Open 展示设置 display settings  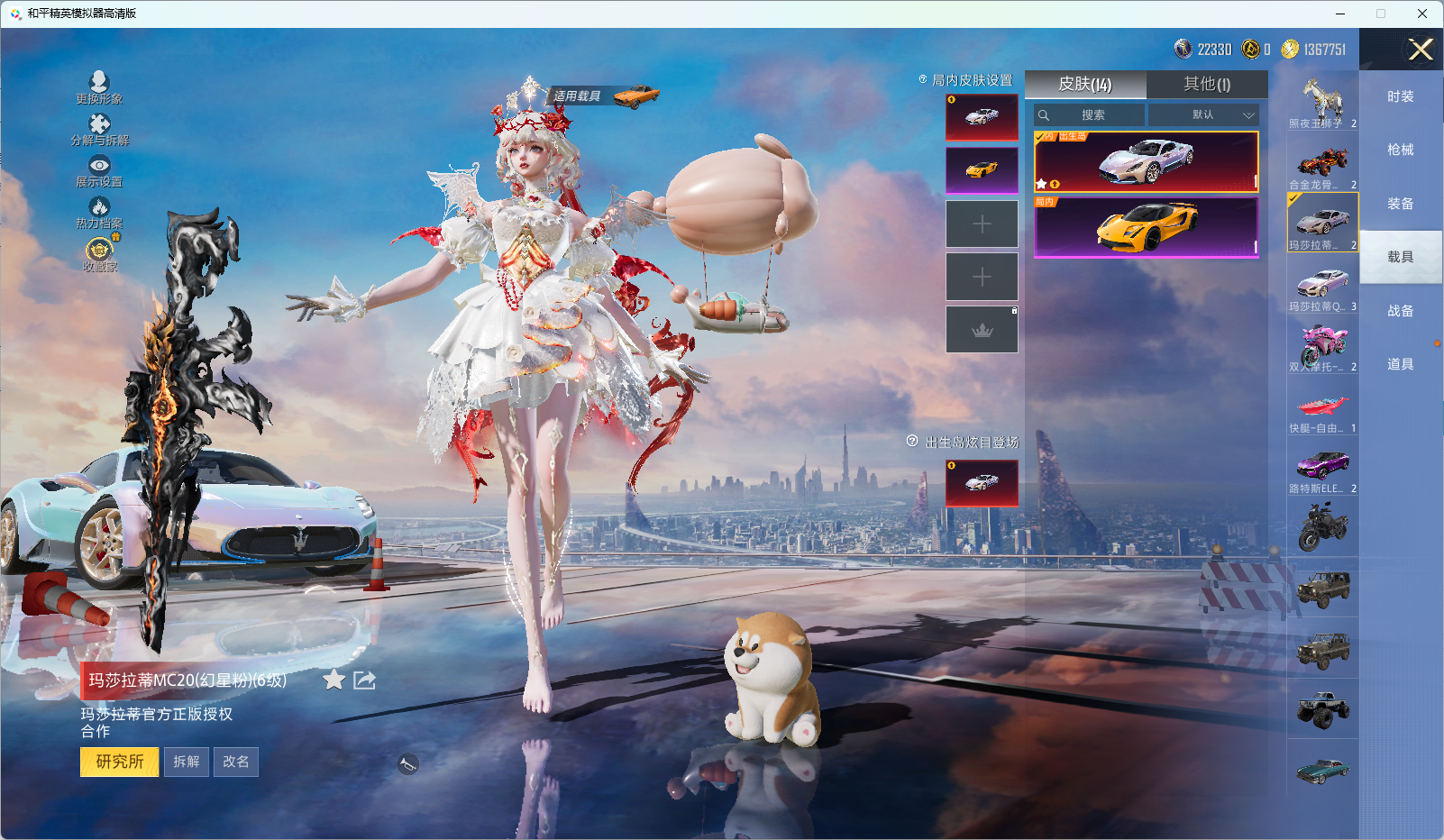point(99,170)
